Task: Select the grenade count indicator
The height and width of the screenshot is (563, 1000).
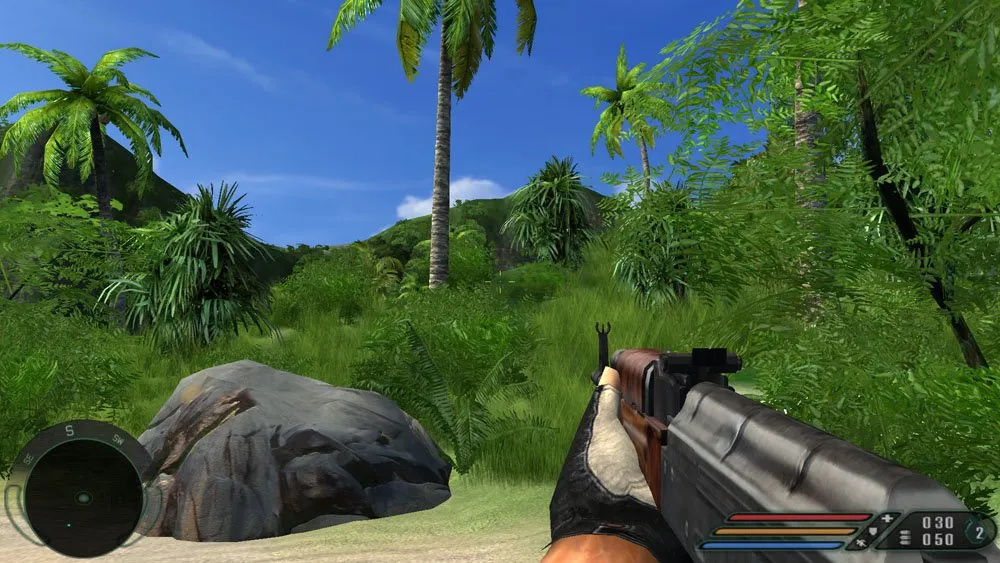Action: point(978,531)
